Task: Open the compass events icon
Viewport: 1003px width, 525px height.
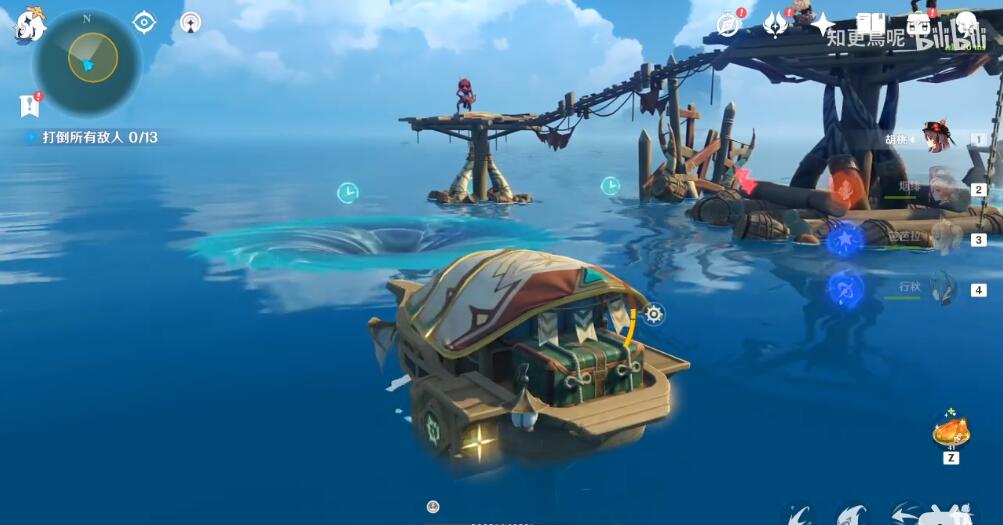Action: tap(729, 24)
